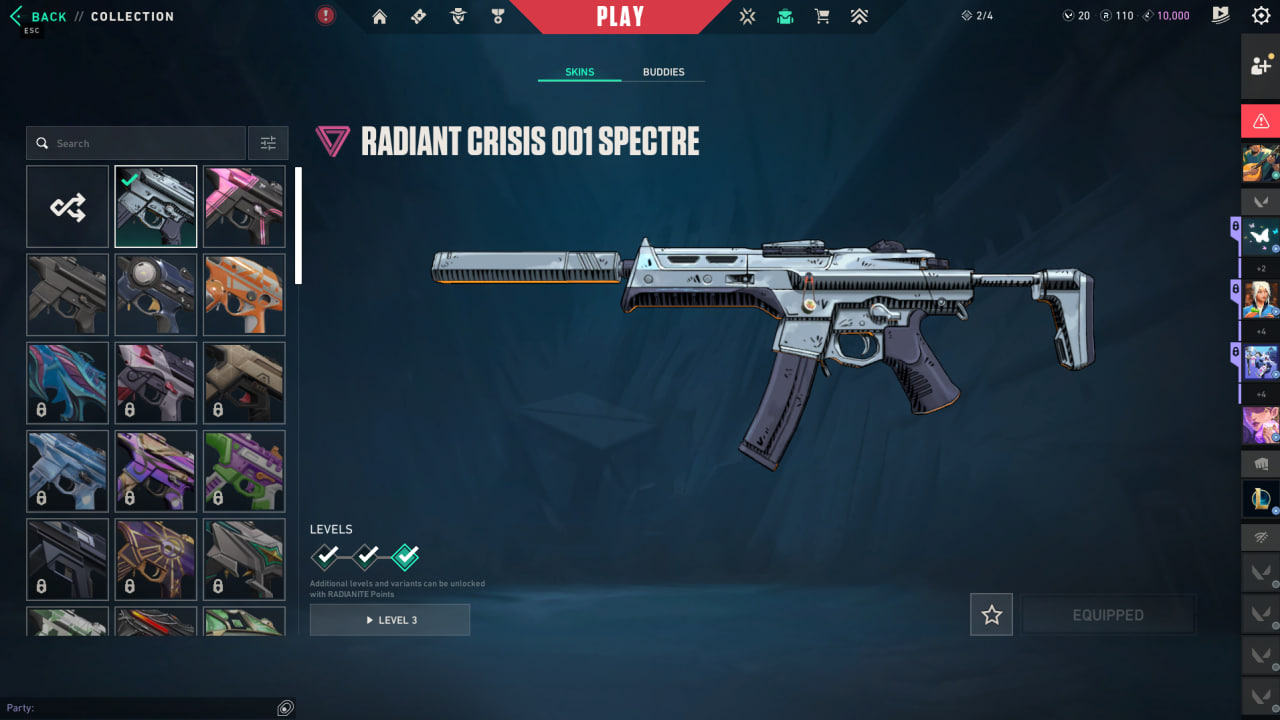Viewport: 1280px width, 720px height.
Task: Open the settings gear icon
Action: (x=1261, y=16)
